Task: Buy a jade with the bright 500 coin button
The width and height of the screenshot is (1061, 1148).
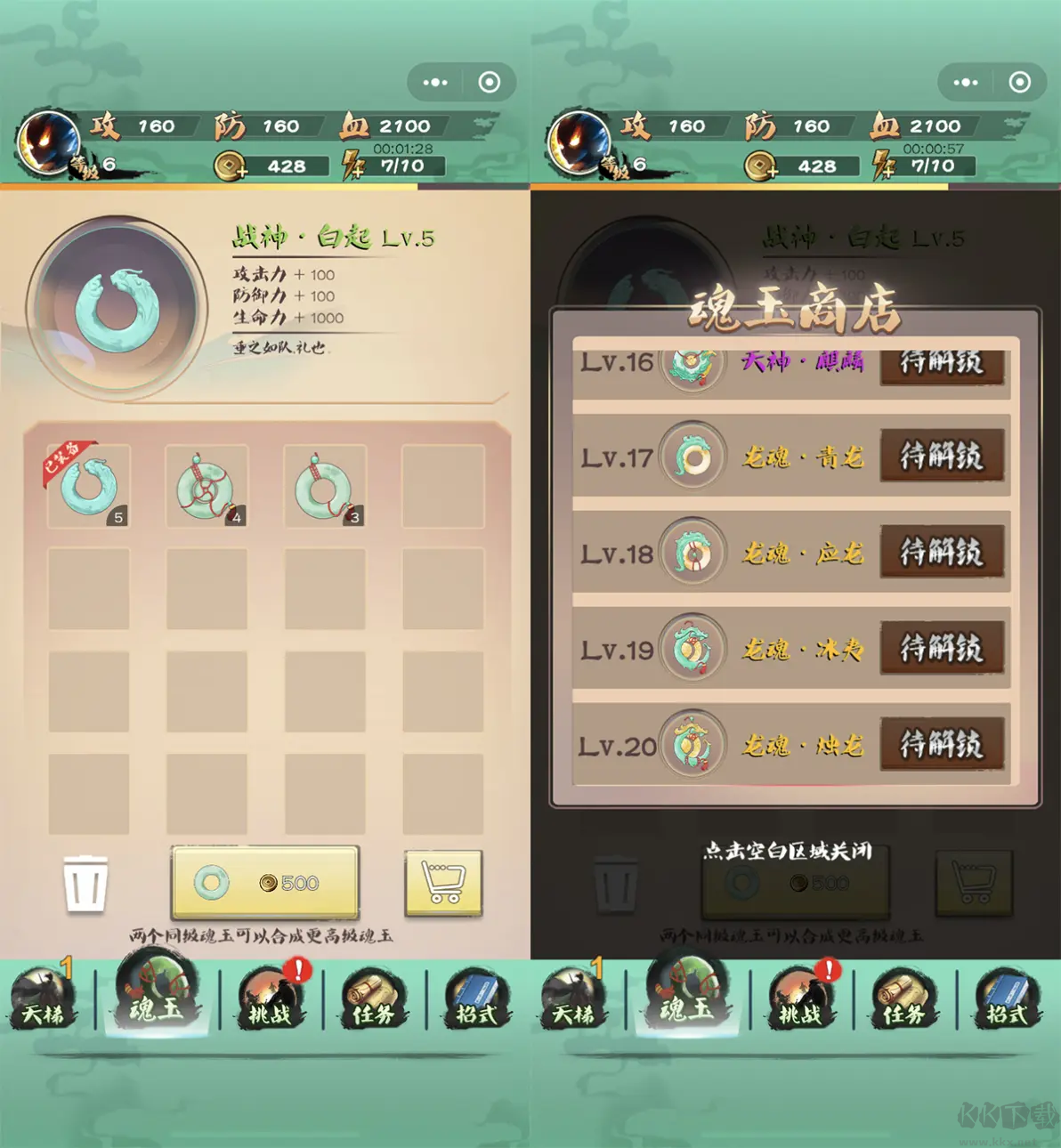Action: 265,883
